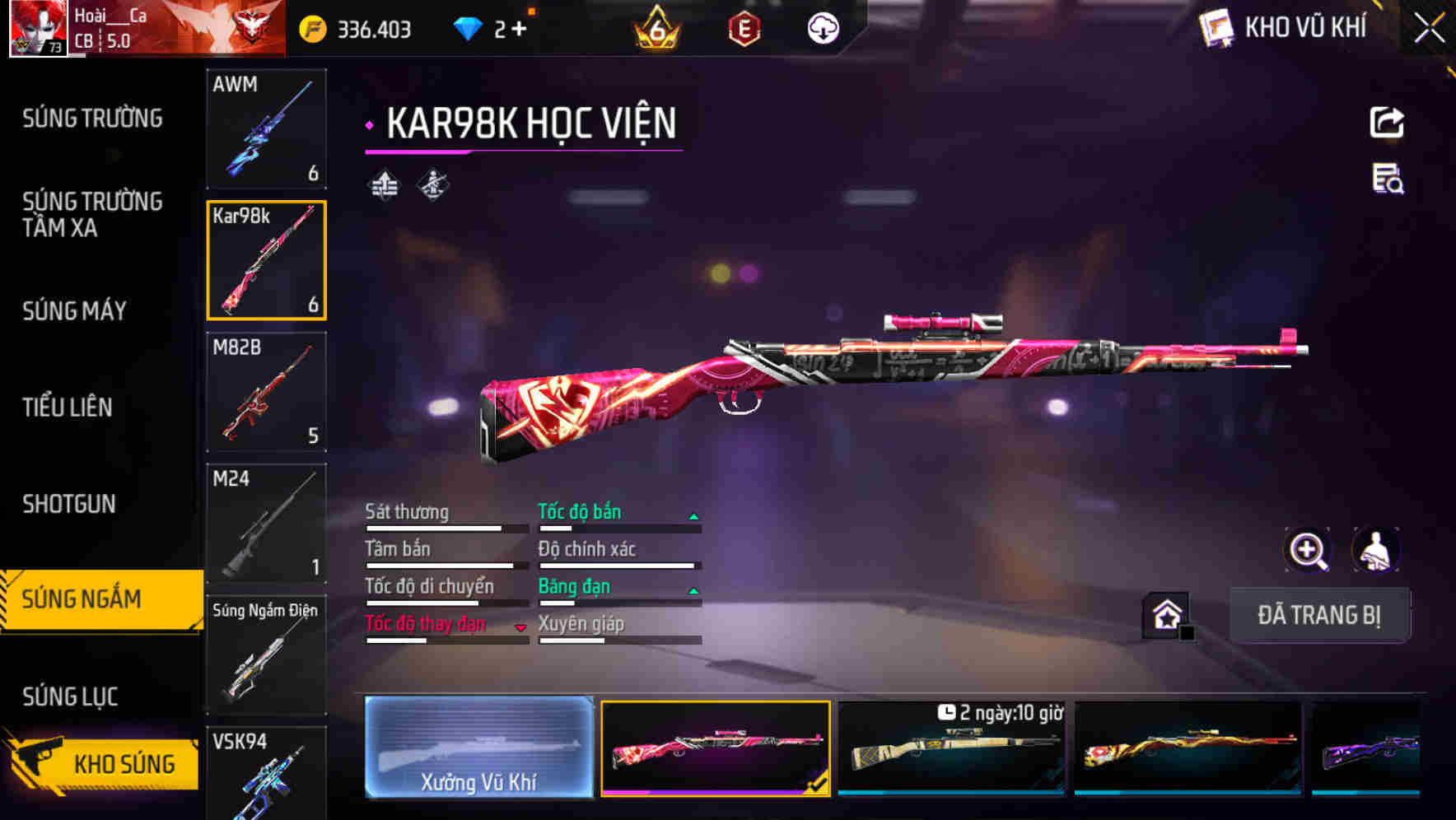The width and height of the screenshot is (1456, 820).
Task: Click the player avatar Hoài___Ca
Action: [38, 26]
